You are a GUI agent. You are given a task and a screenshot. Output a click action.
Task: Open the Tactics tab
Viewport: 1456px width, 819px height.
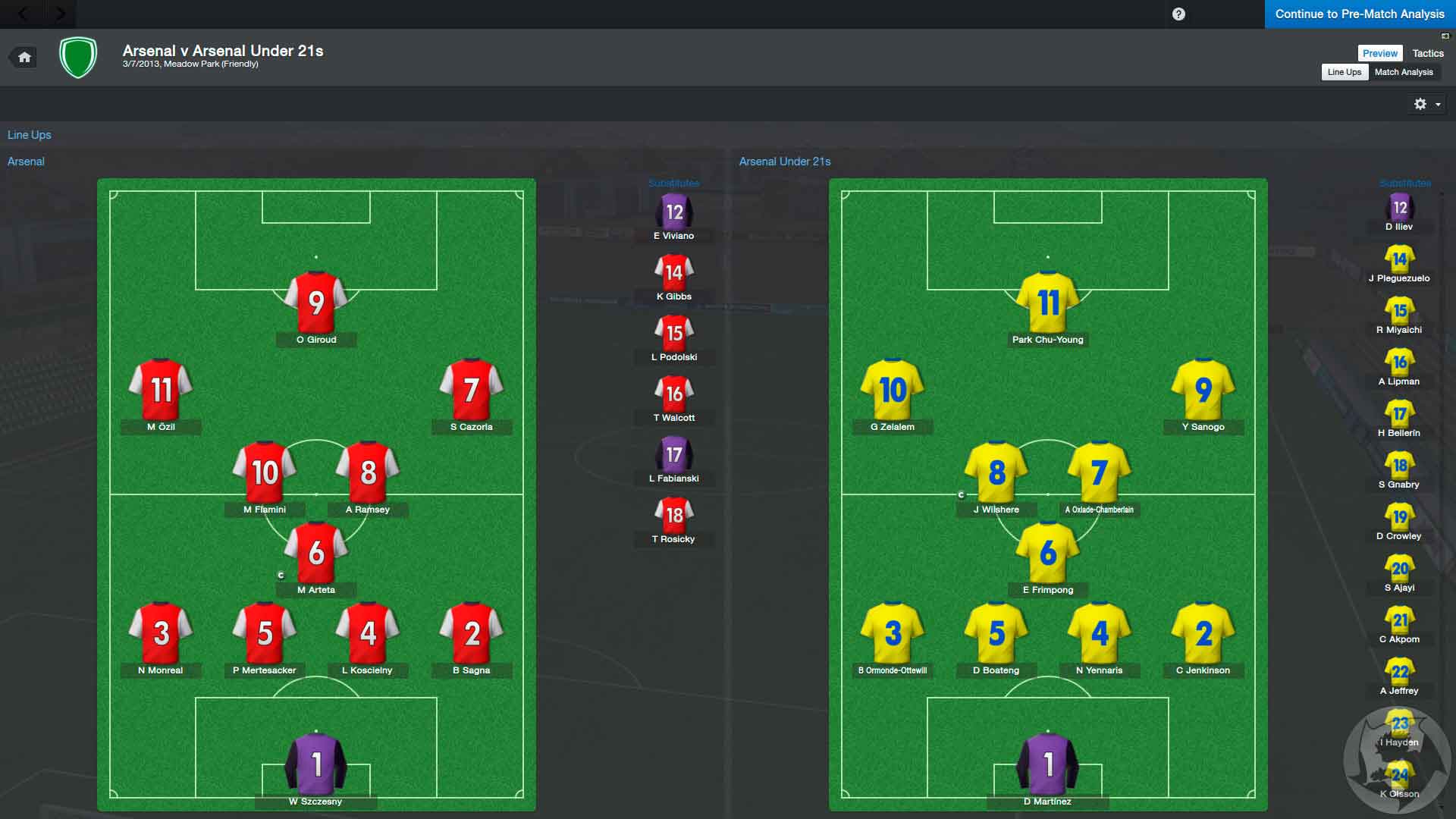(x=1427, y=53)
